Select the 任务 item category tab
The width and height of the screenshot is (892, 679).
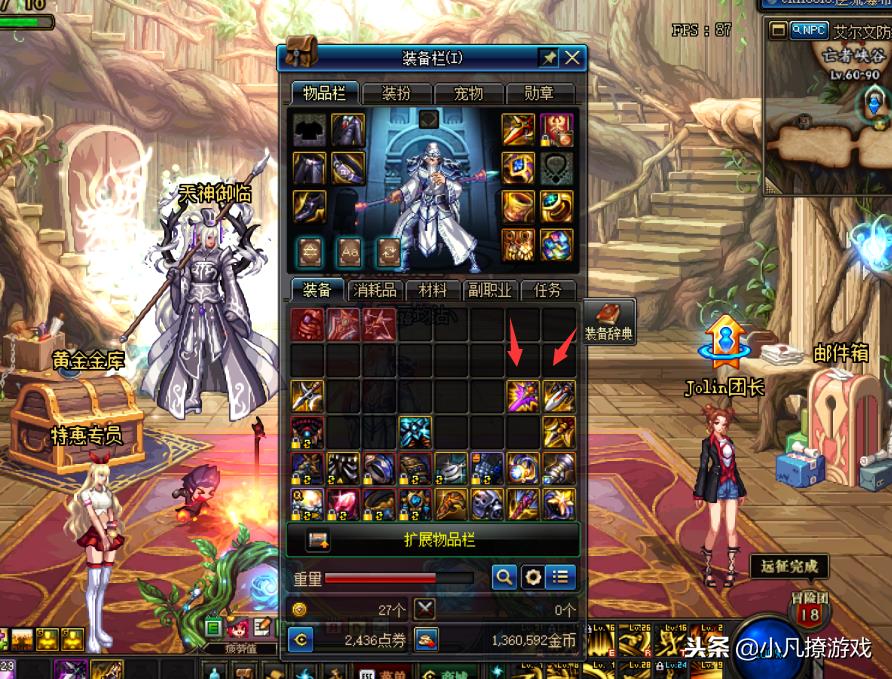[x=548, y=291]
